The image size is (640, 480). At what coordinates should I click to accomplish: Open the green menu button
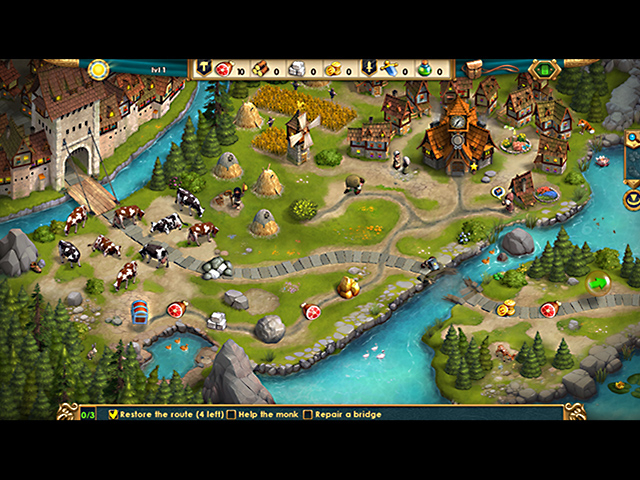click(544, 70)
